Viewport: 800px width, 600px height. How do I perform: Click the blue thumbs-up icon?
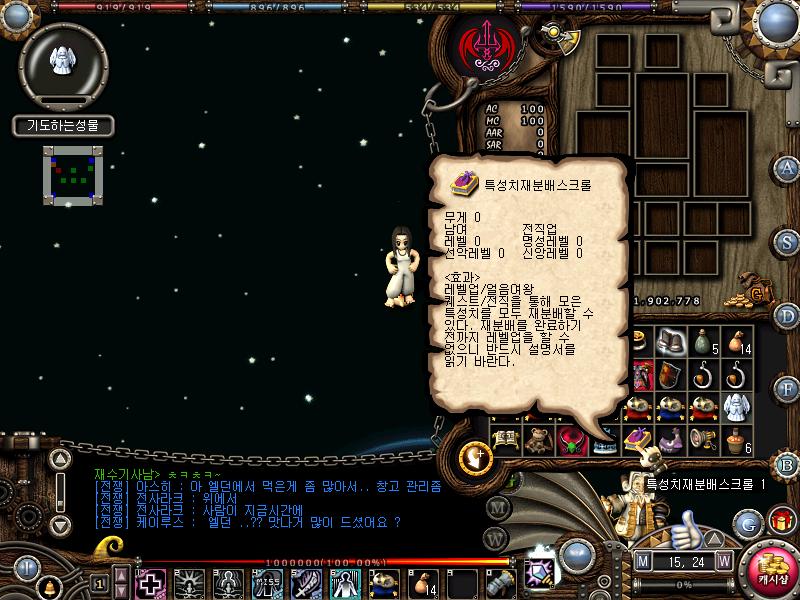click(x=687, y=527)
